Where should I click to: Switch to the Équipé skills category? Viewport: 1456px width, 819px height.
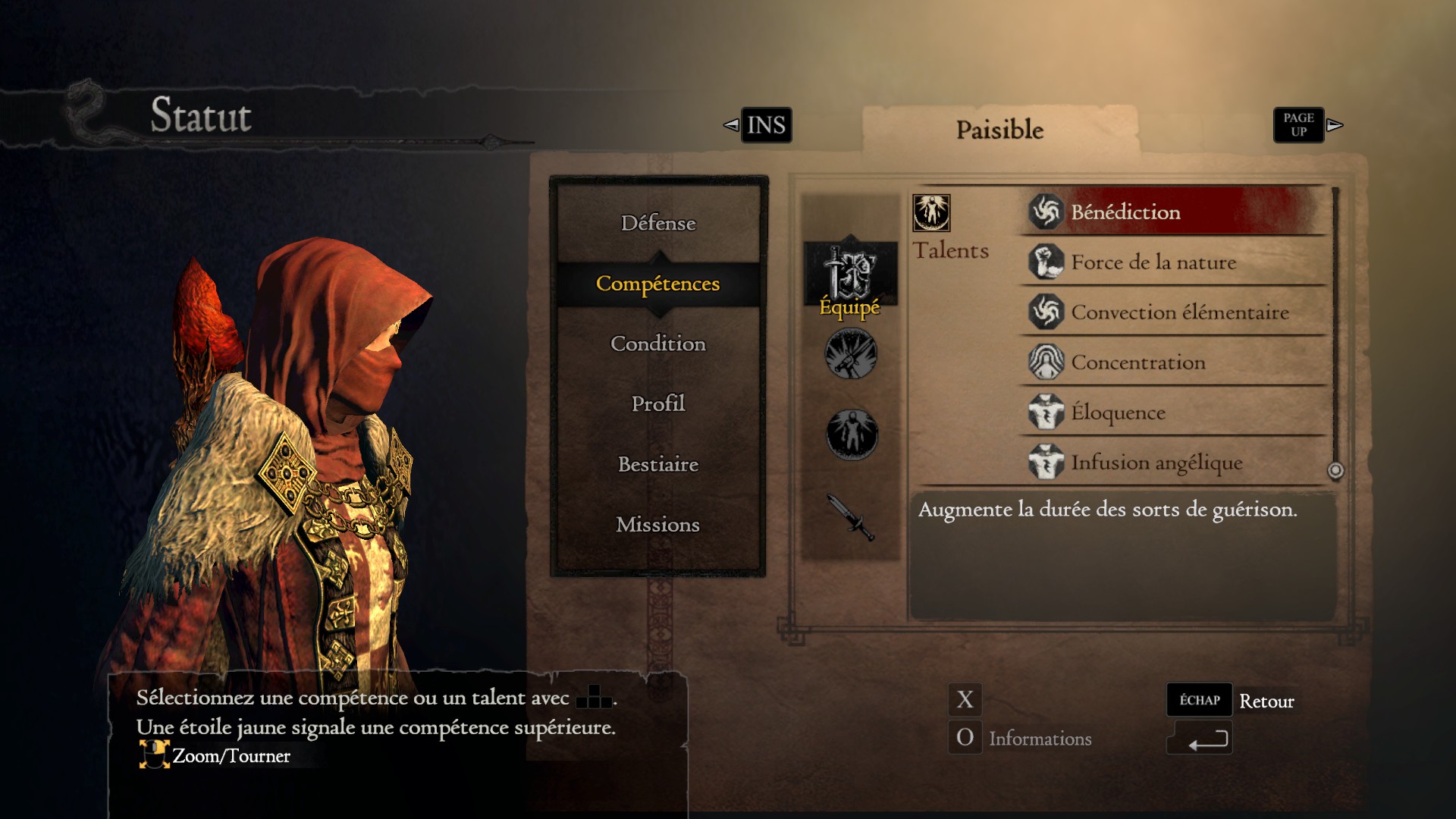850,279
